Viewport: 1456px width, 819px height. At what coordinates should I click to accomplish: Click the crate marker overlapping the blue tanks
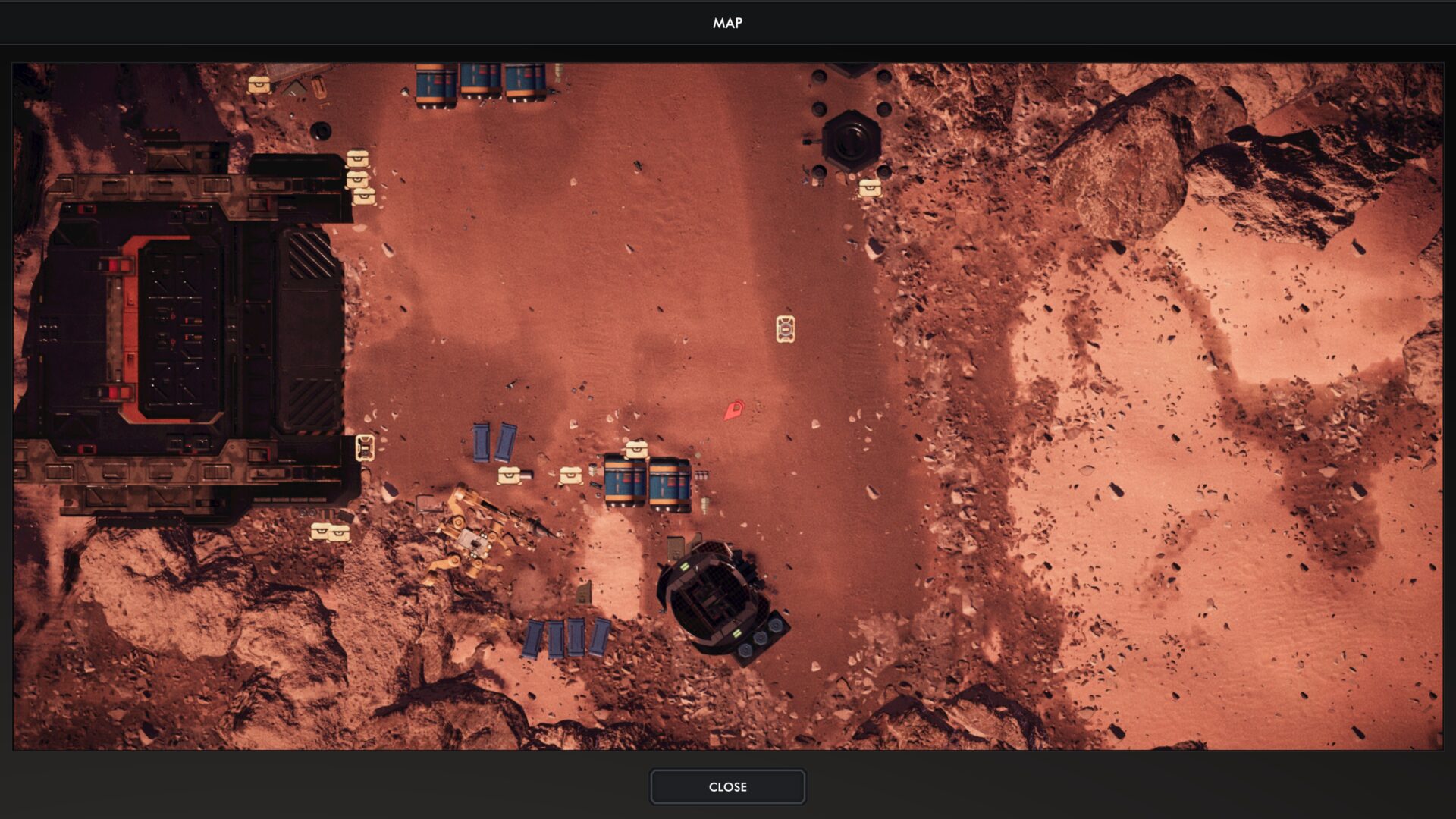(636, 450)
